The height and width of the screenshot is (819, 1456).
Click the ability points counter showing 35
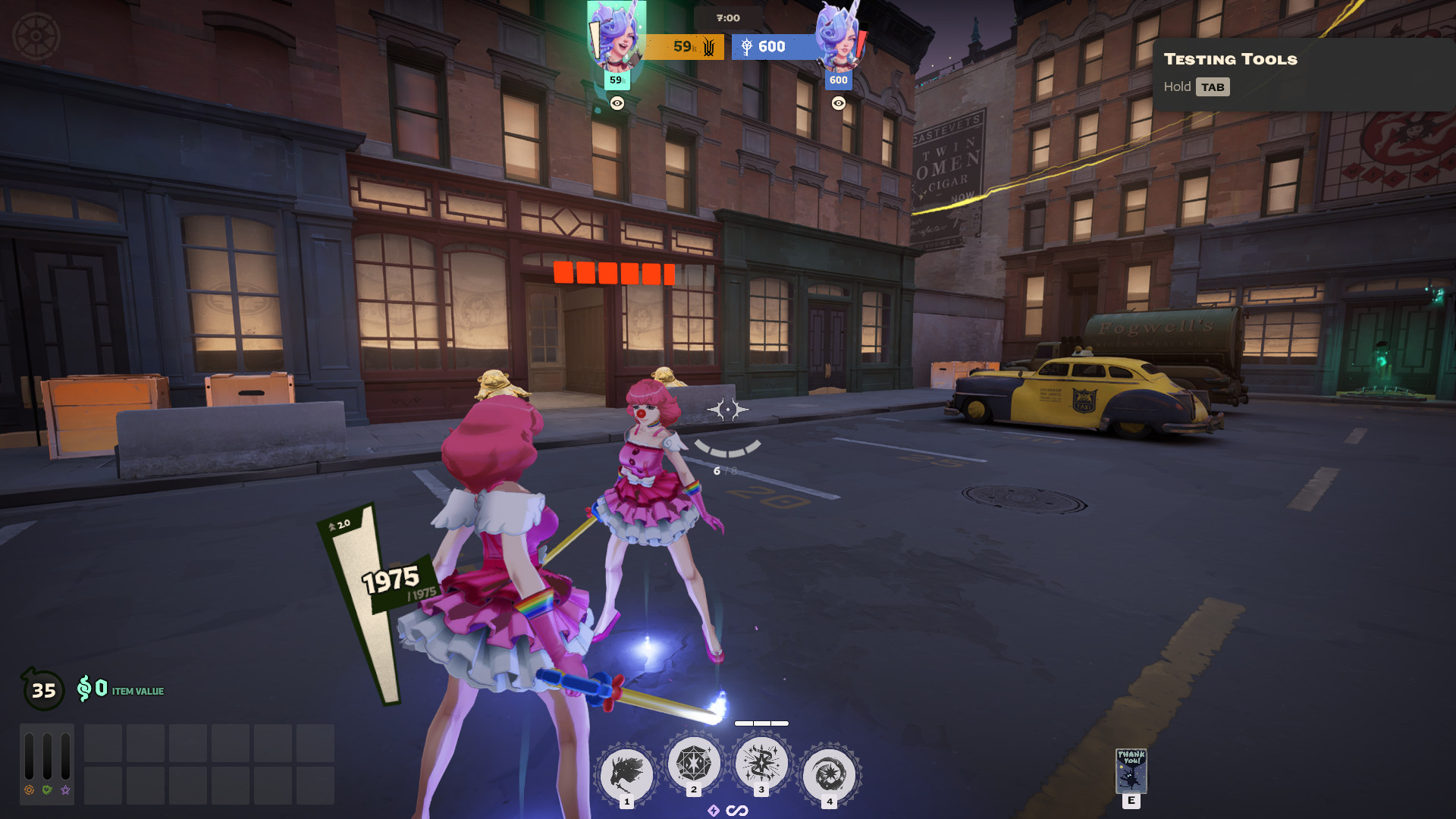coord(43,690)
